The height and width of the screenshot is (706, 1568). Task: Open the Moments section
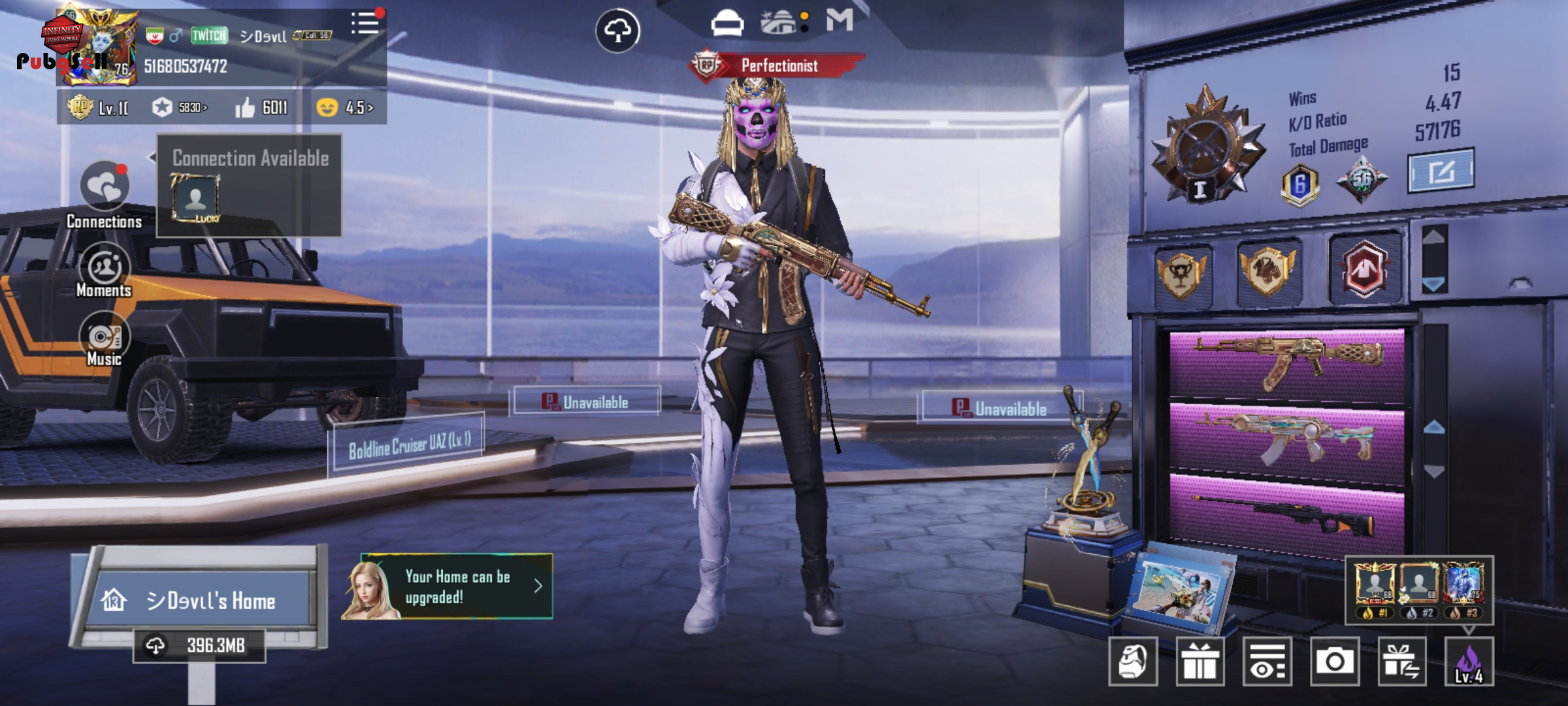[x=105, y=267]
